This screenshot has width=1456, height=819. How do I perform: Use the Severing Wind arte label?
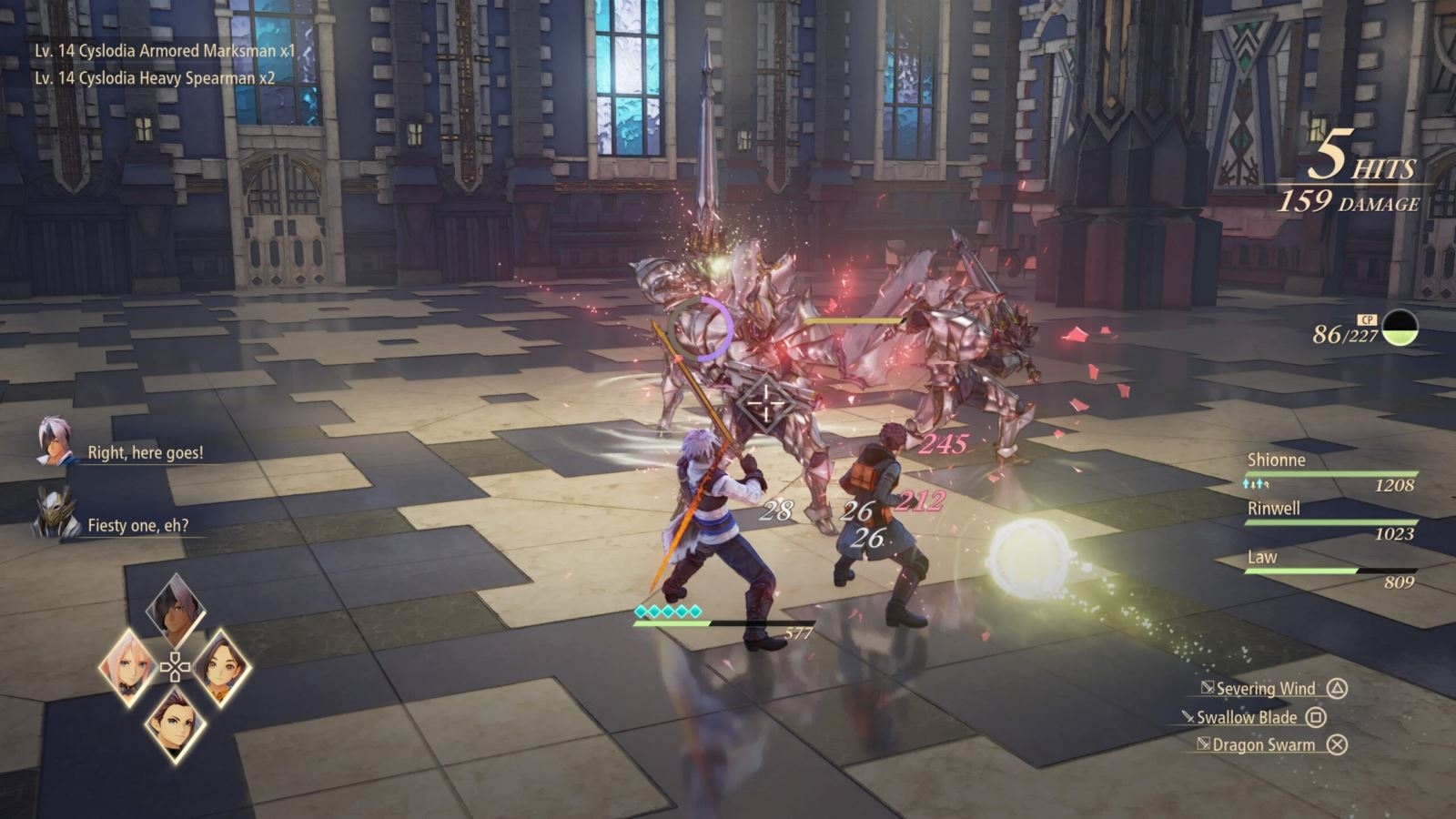1268,689
